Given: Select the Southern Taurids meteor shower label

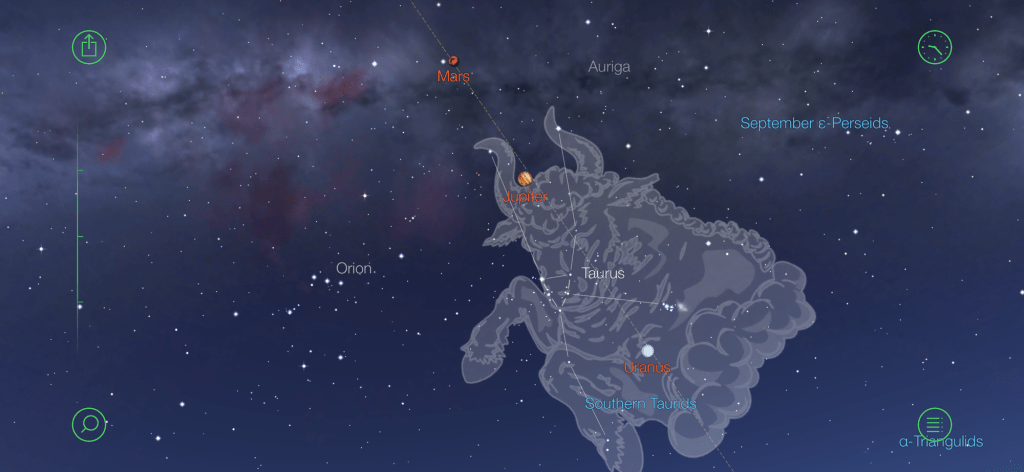Looking at the screenshot, I should pos(640,404).
